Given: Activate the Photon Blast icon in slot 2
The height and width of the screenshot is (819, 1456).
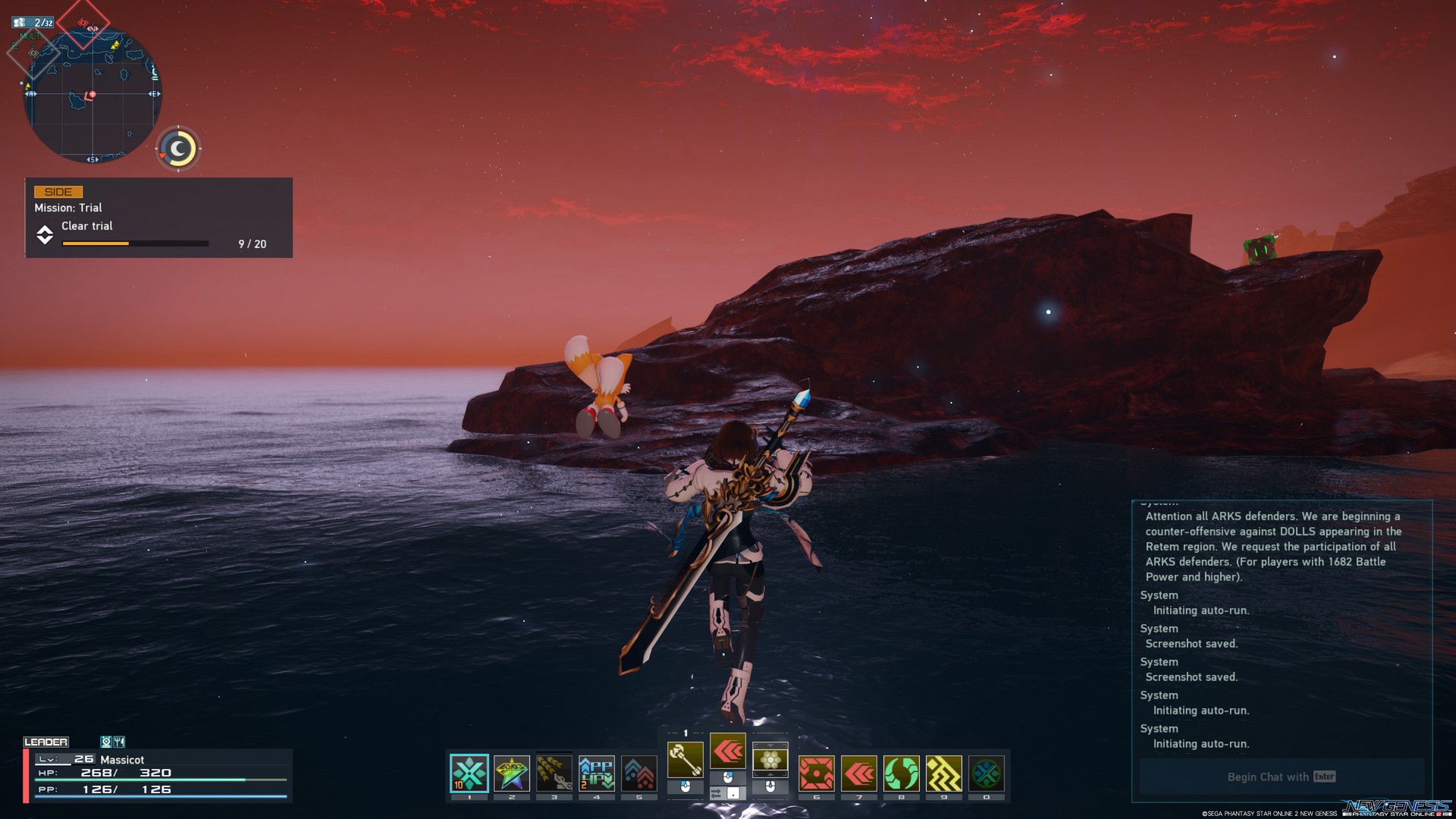Looking at the screenshot, I should click(x=512, y=774).
